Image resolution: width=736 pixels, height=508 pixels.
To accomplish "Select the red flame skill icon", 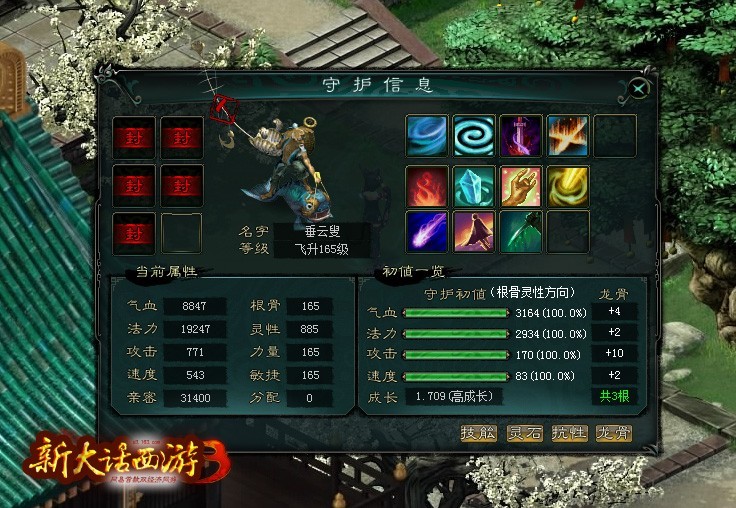I will pos(426,185).
